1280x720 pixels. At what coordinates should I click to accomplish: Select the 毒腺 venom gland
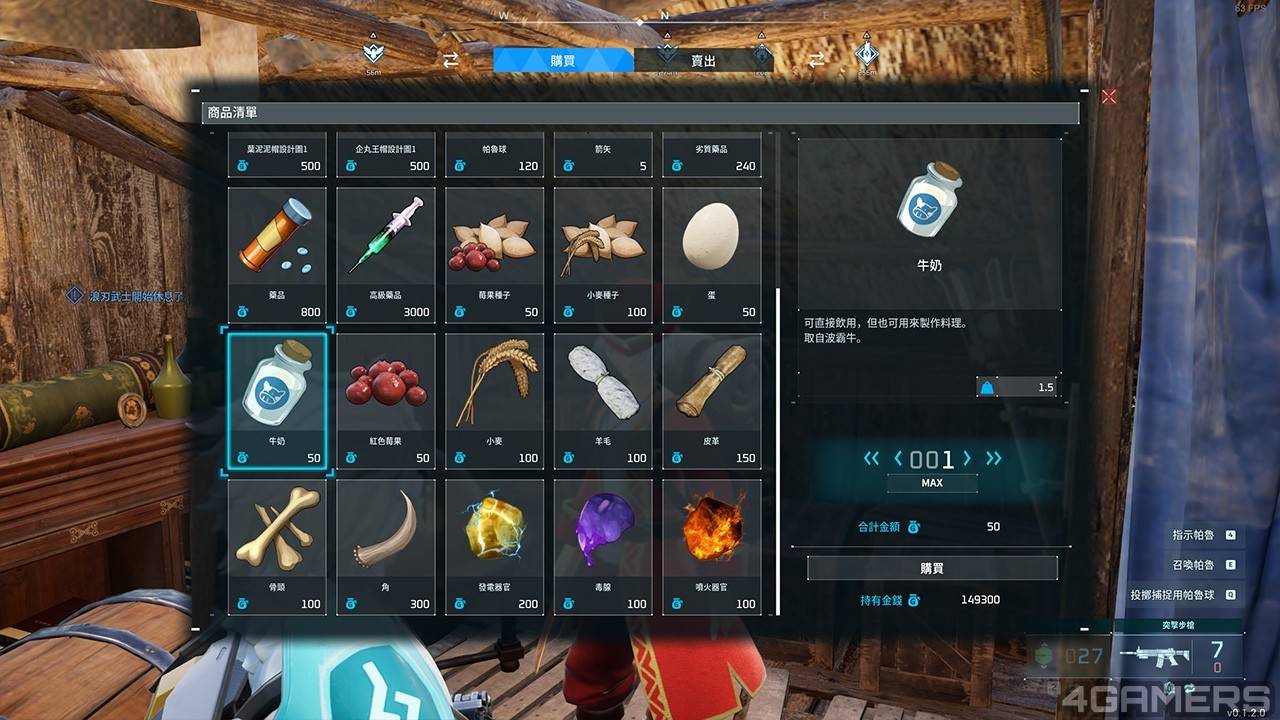(x=603, y=546)
